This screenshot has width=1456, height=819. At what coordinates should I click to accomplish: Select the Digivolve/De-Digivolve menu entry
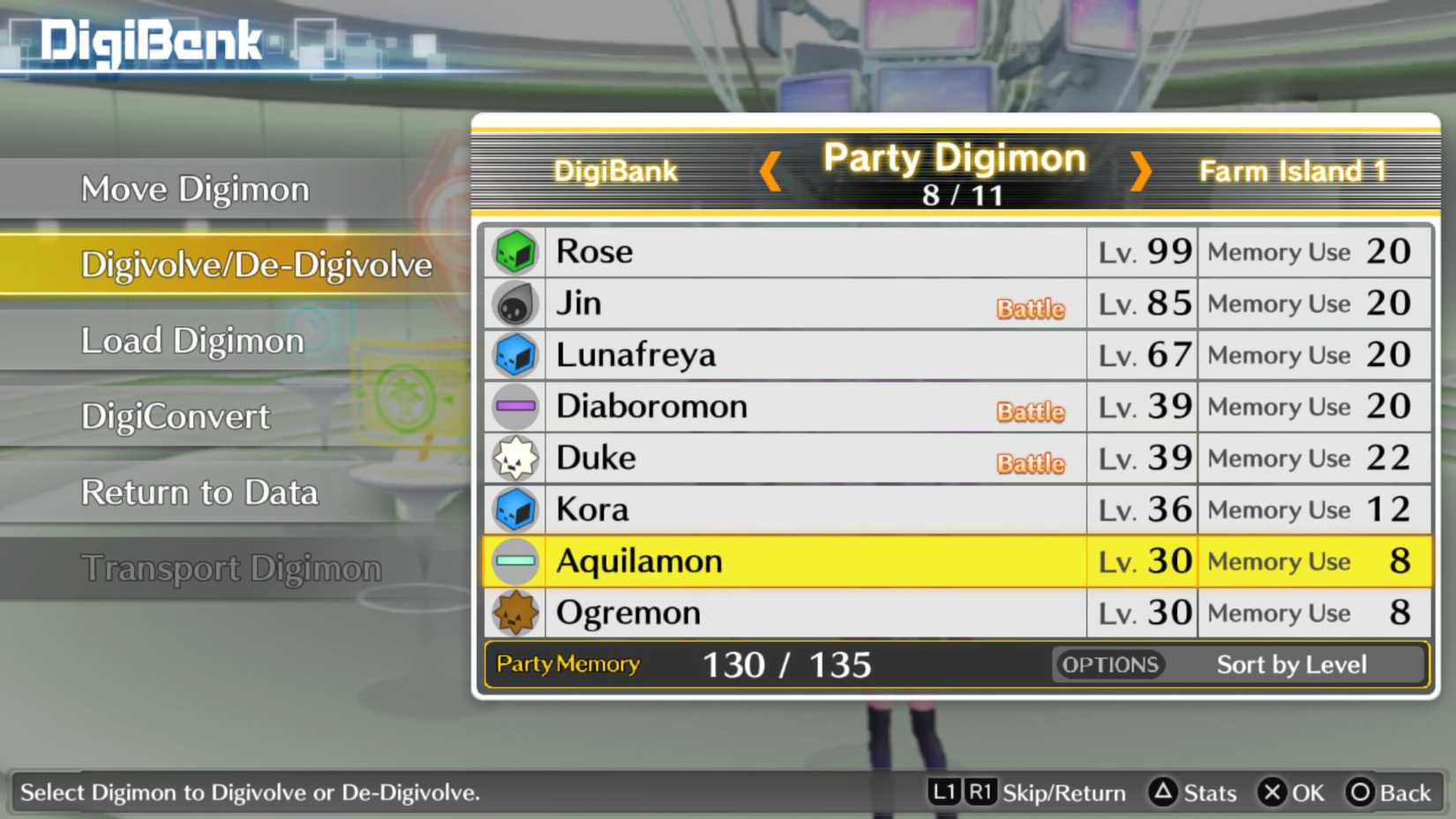pyautogui.click(x=257, y=264)
